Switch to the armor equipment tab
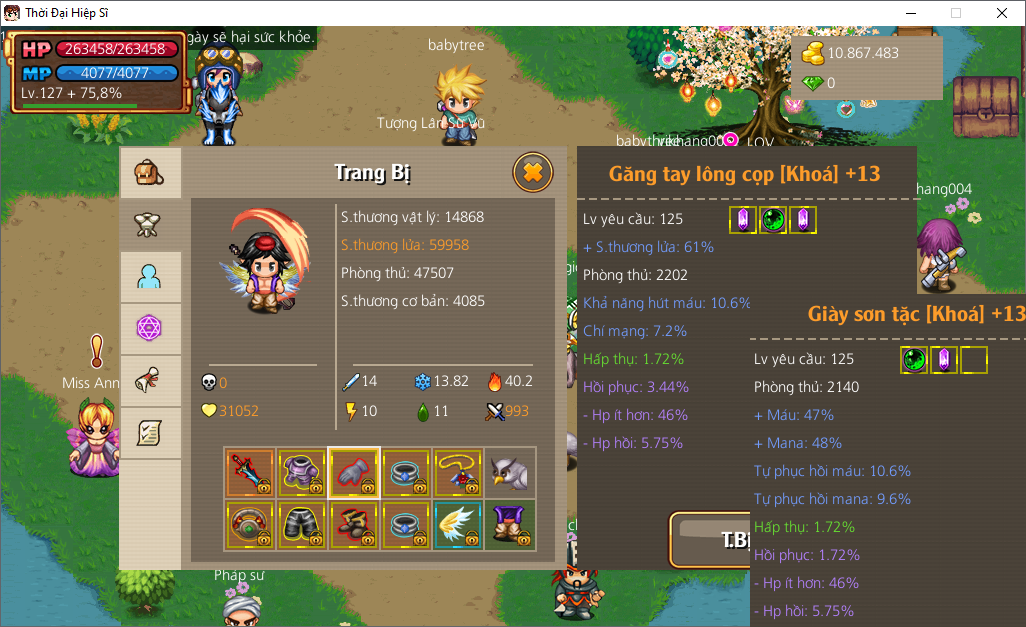This screenshot has width=1026, height=627. click(150, 225)
